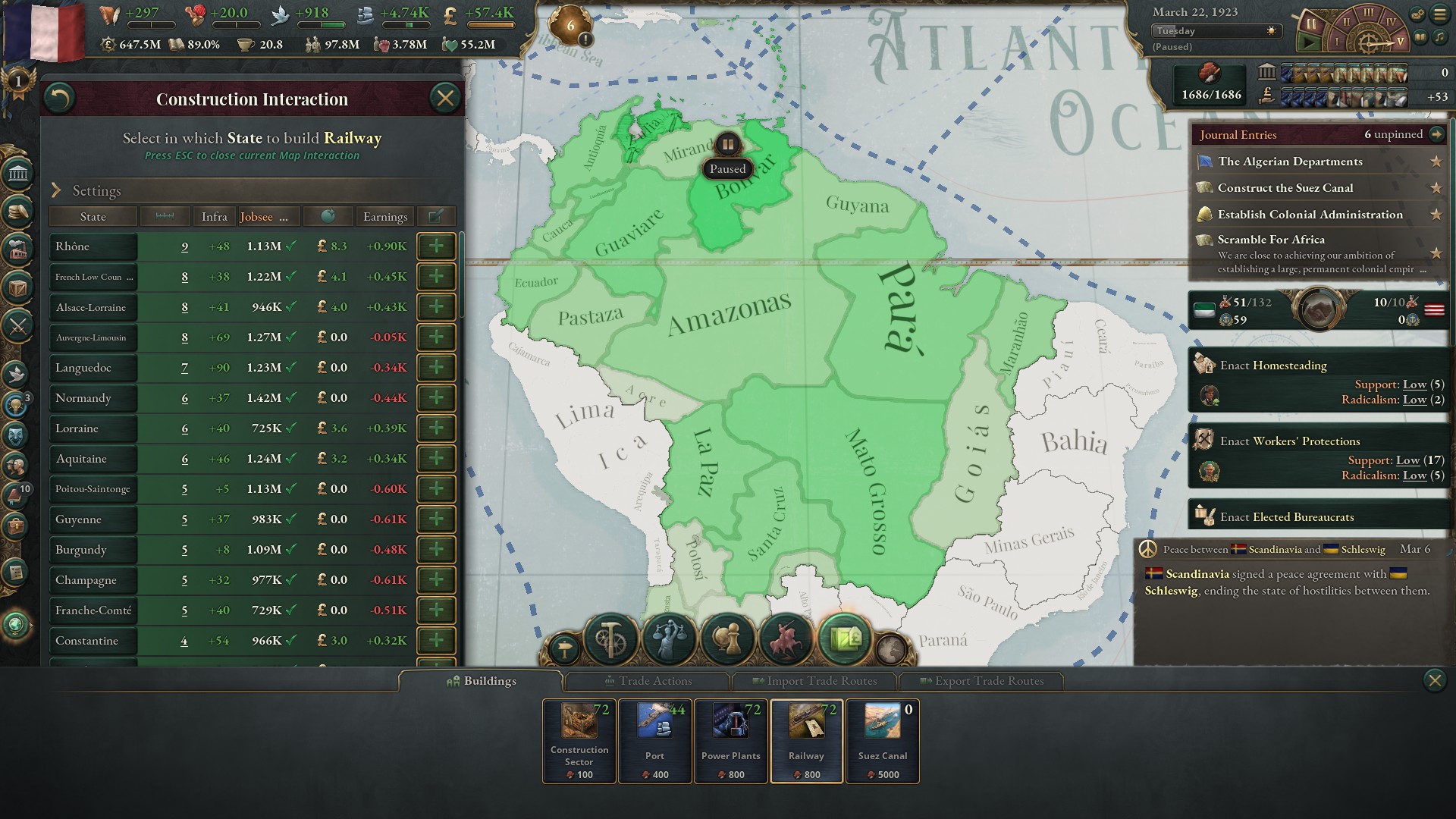1456x819 pixels.
Task: Select the Political map lens with scales icon
Action: (x=669, y=638)
